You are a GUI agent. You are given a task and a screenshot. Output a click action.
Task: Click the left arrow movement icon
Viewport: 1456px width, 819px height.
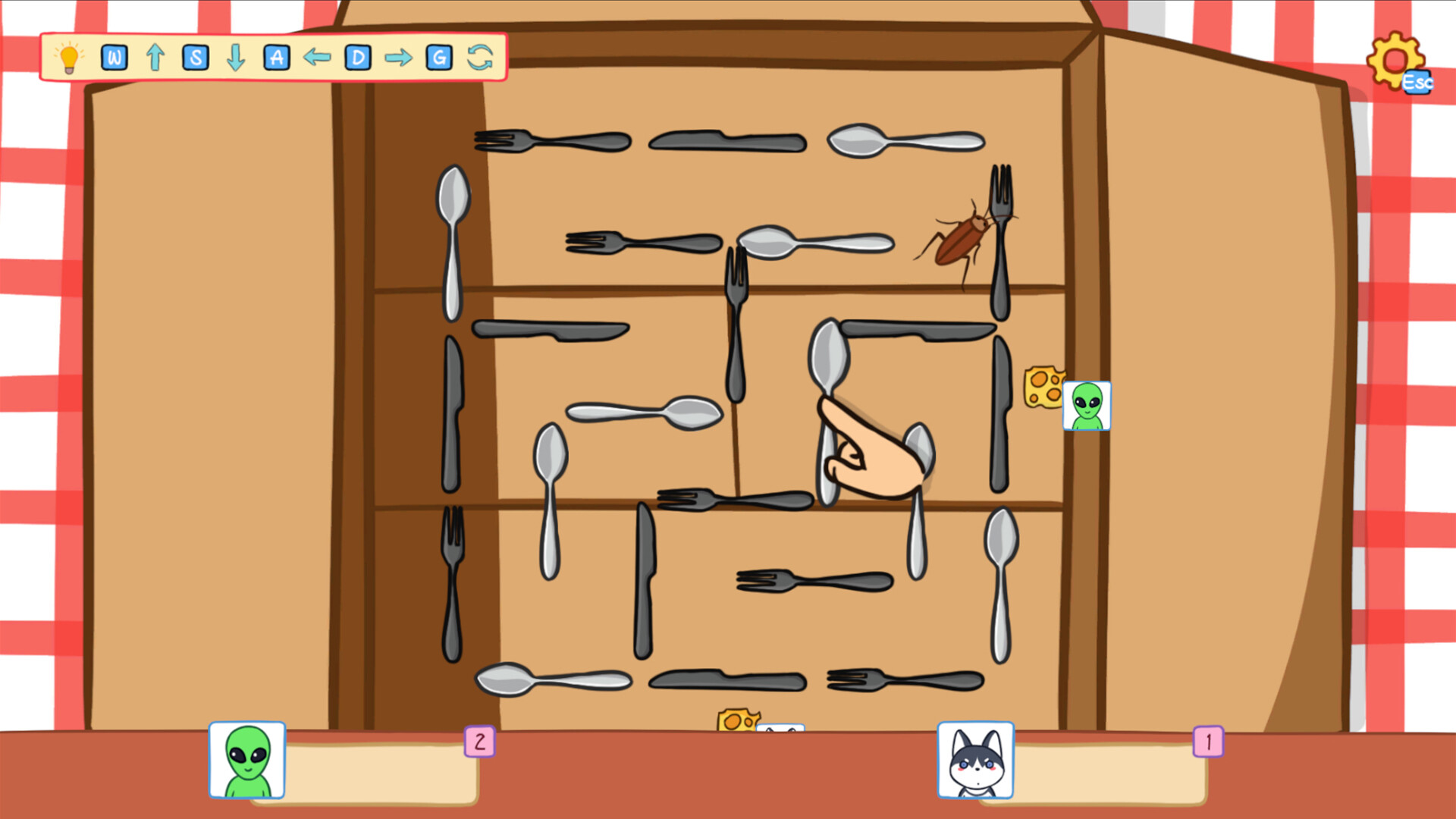pyautogui.click(x=316, y=55)
